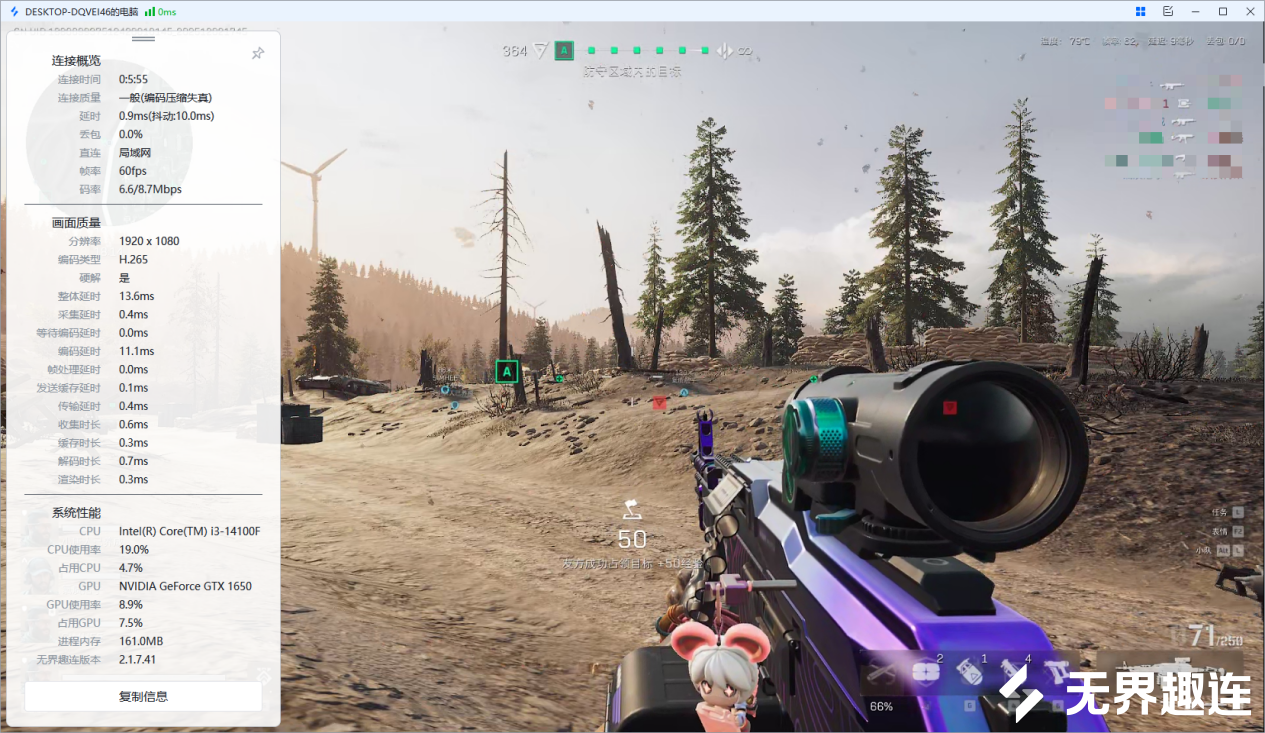Select the armor plate item with count 2
The image size is (1265, 733).
(927, 674)
